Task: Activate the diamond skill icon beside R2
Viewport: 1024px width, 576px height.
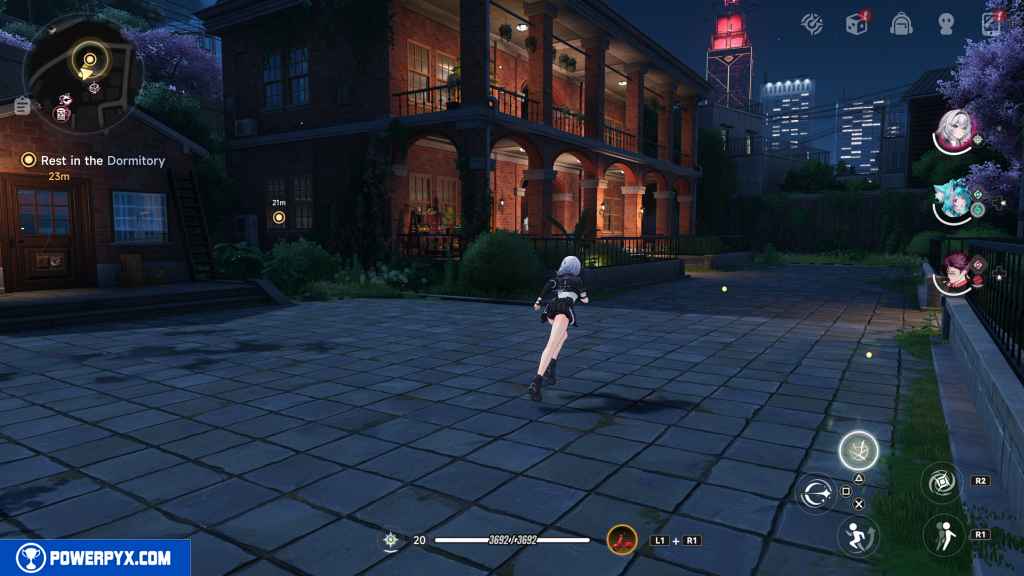Action: tap(942, 482)
